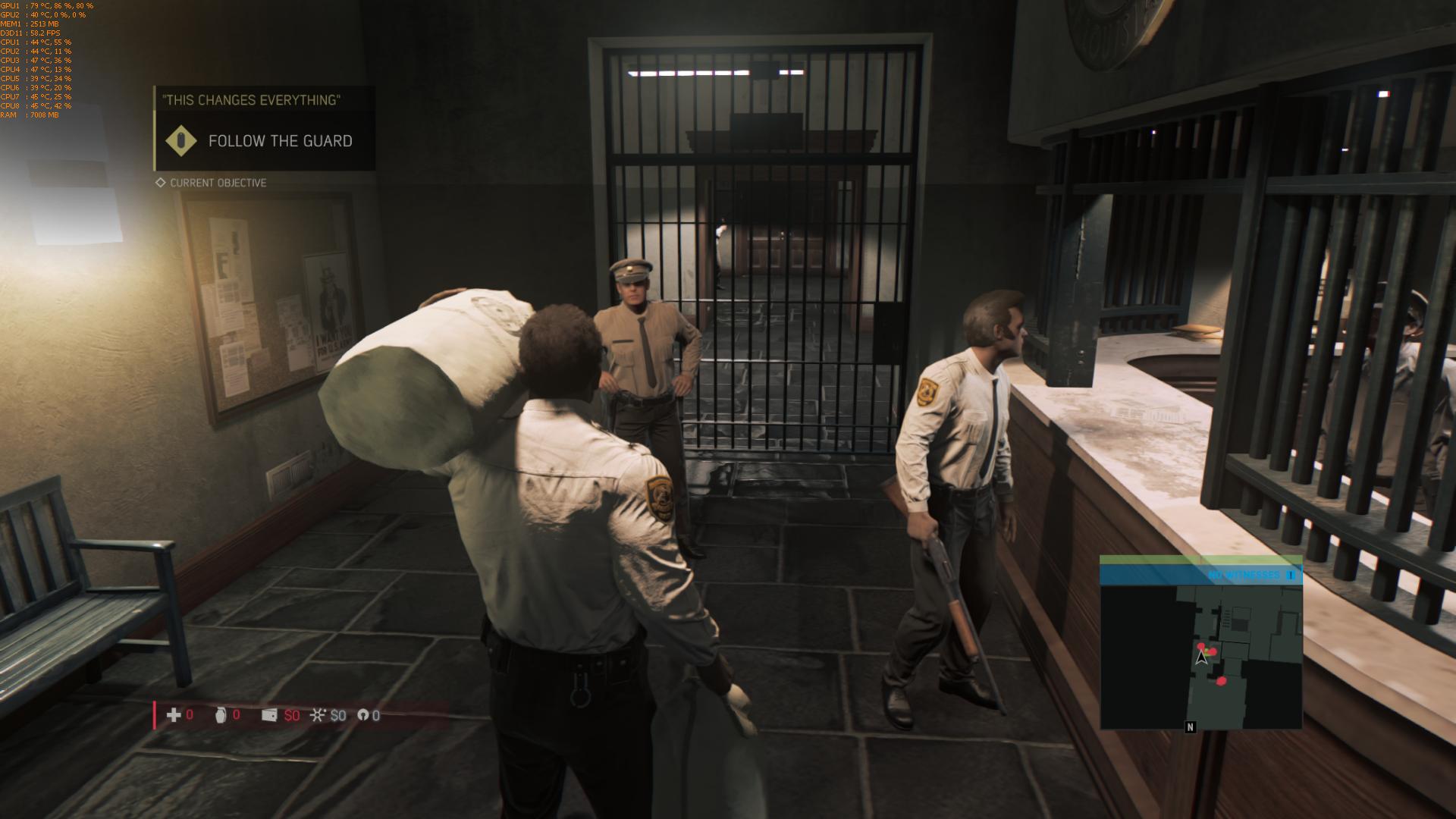Click the north compass marker below the minimap
The width and height of the screenshot is (1456, 819).
(1190, 727)
